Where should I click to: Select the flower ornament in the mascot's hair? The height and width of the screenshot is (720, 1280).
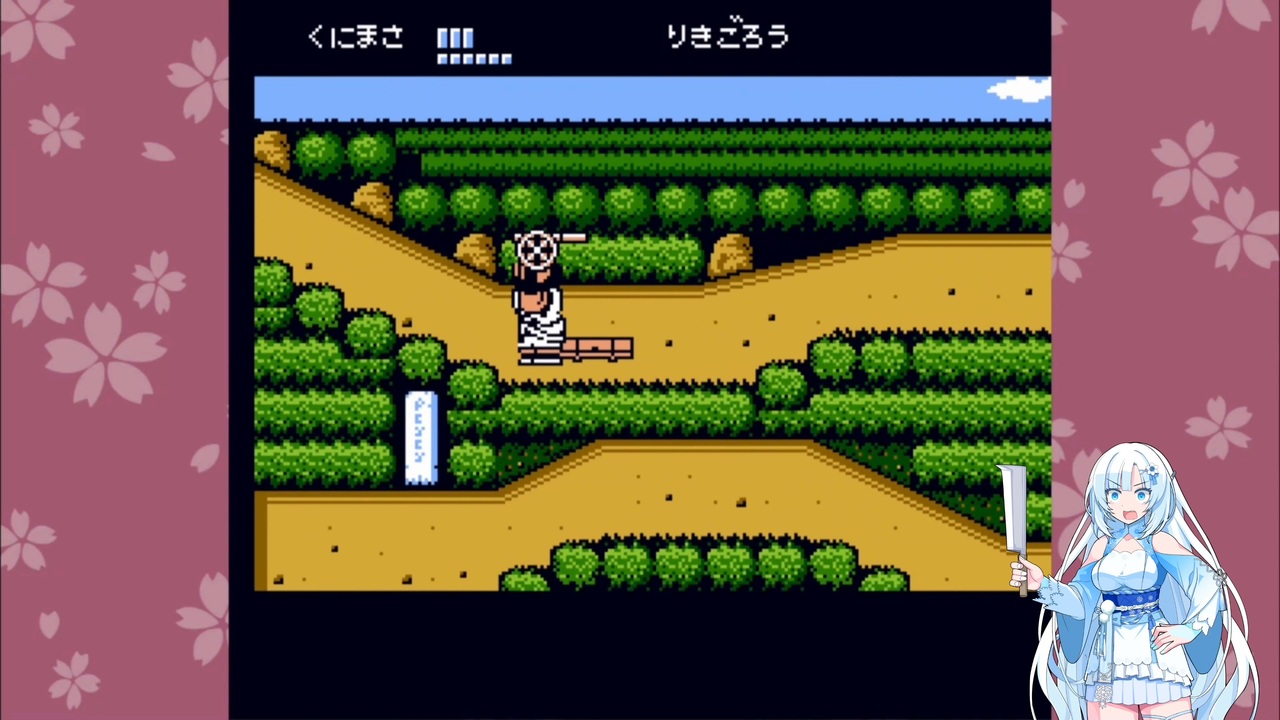(x=1152, y=470)
